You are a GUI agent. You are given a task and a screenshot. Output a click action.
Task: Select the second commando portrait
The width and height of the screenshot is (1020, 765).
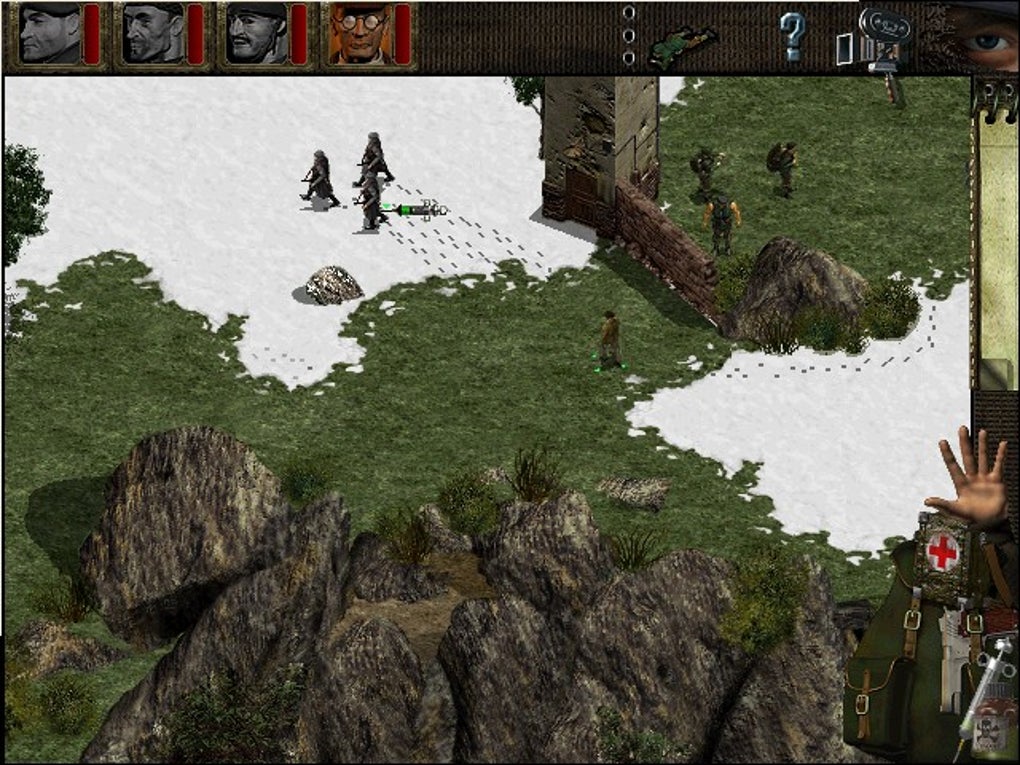(x=153, y=33)
